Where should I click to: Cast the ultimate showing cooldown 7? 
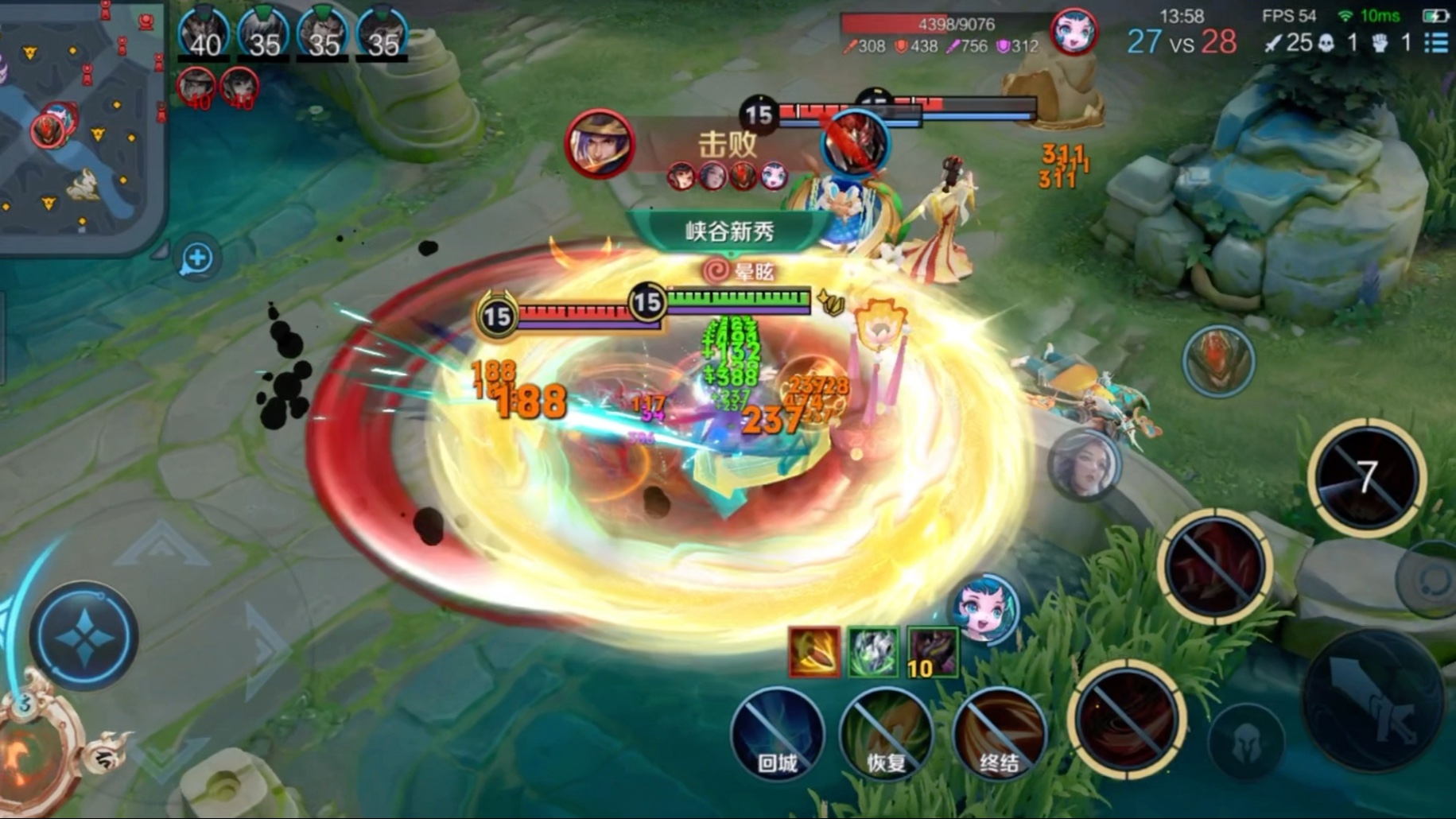tap(1366, 477)
